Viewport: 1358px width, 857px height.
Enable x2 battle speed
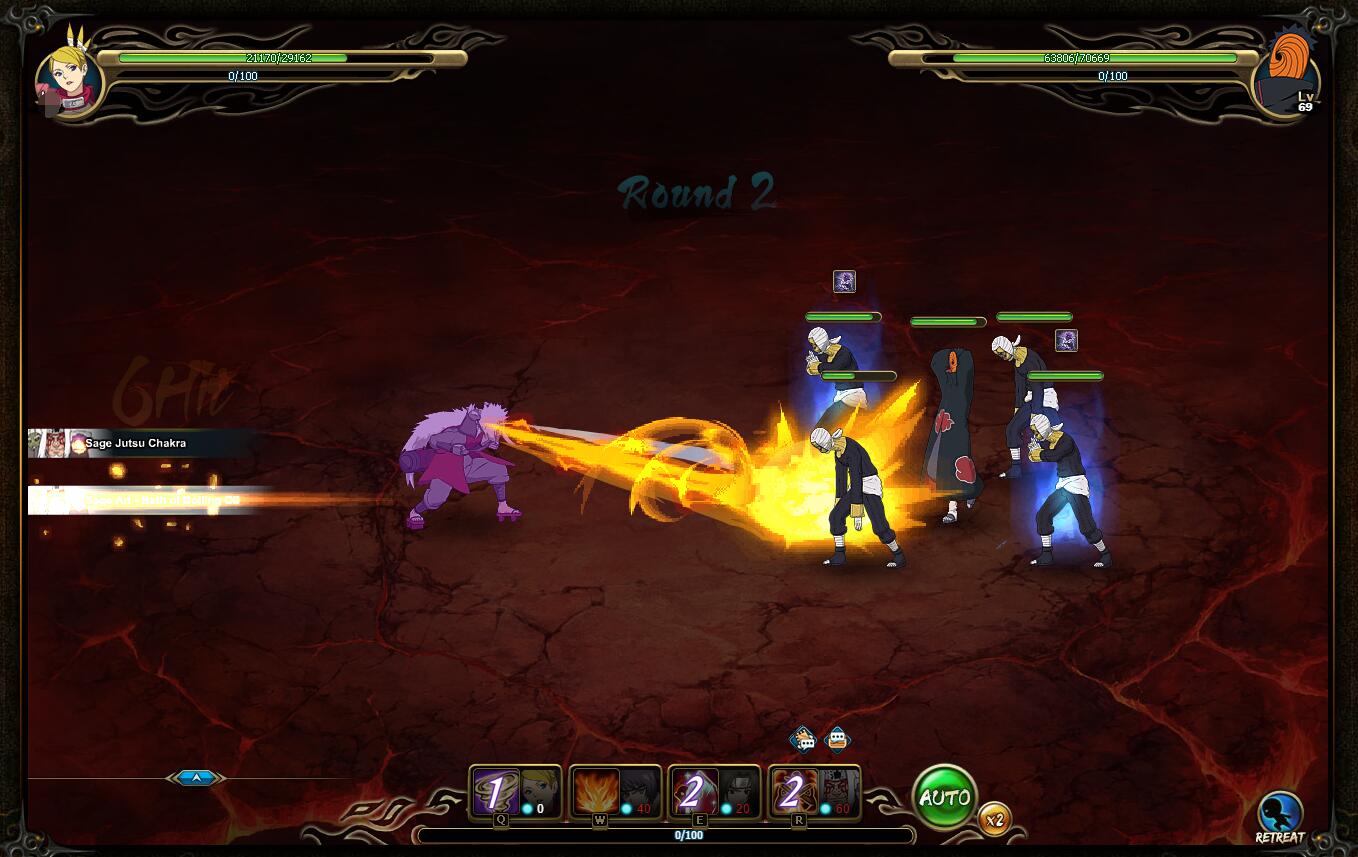click(x=993, y=819)
